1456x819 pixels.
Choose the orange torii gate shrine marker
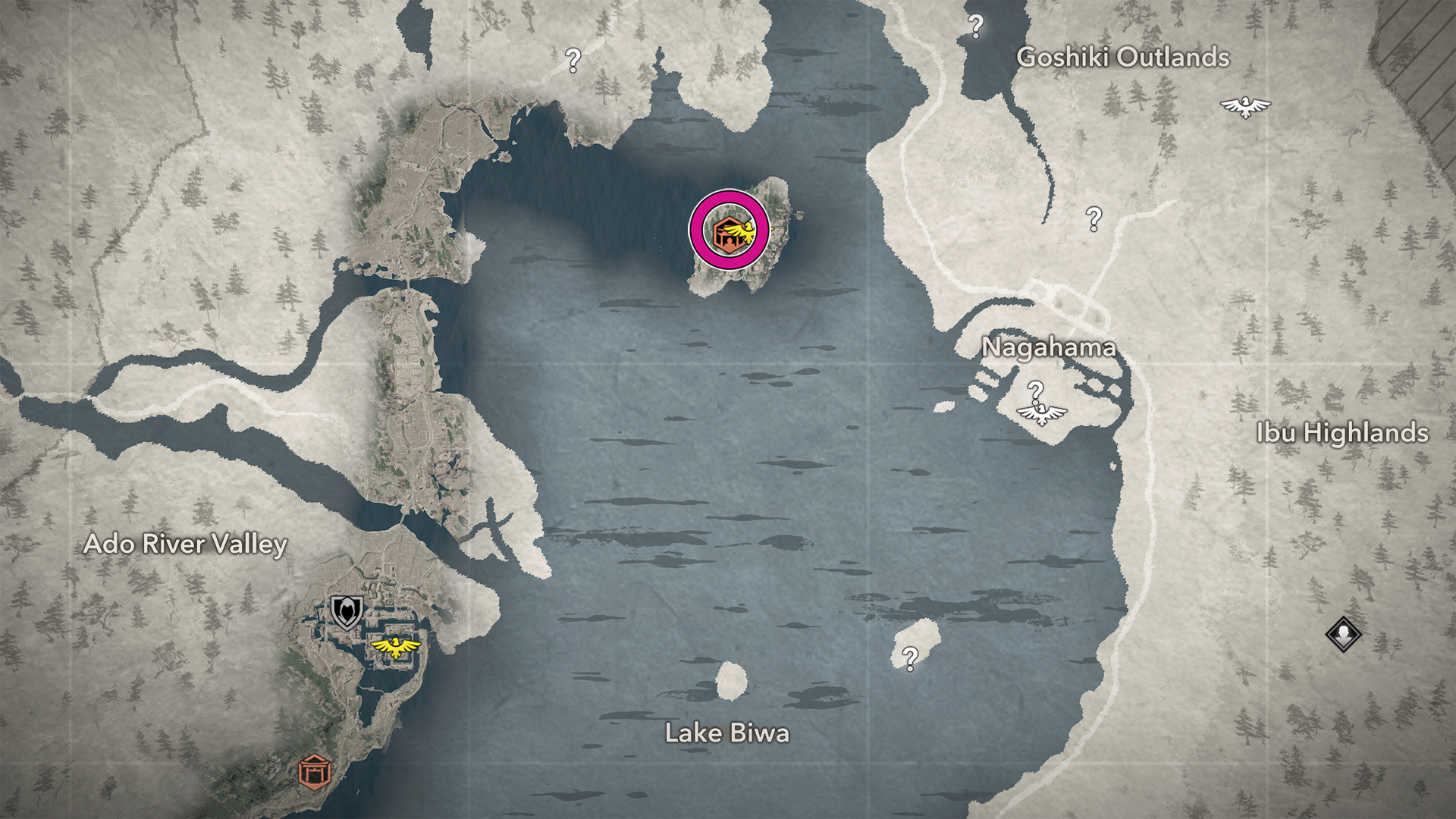click(314, 772)
